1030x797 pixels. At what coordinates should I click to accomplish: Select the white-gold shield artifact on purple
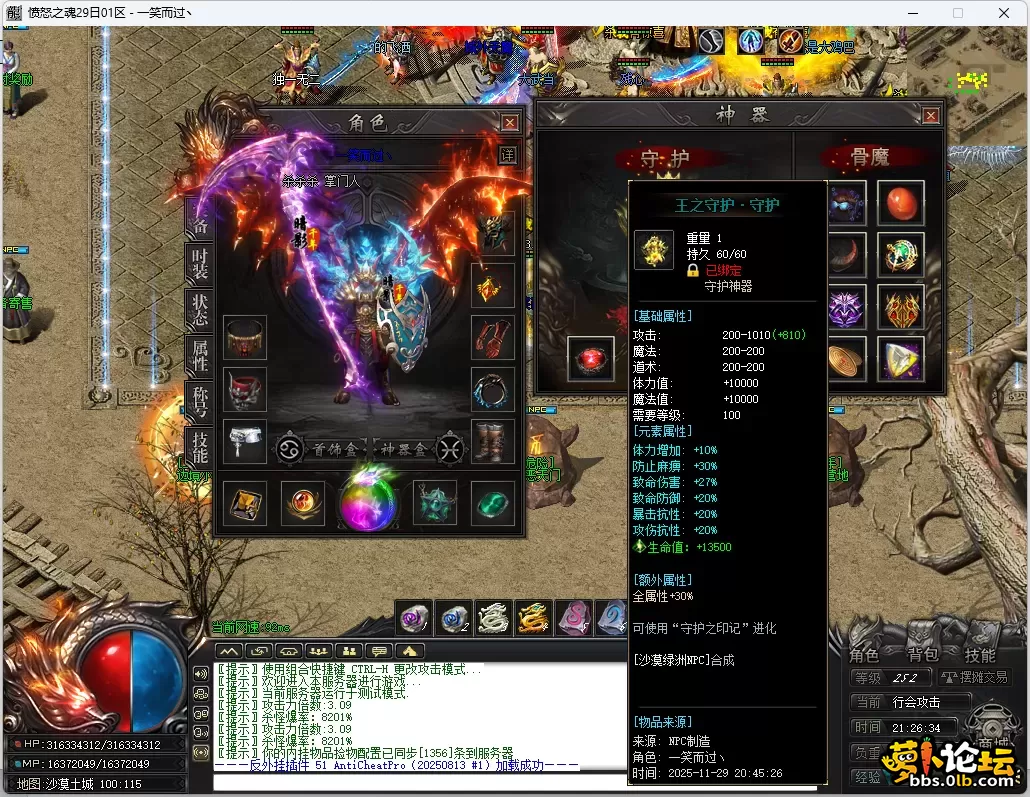[900, 358]
